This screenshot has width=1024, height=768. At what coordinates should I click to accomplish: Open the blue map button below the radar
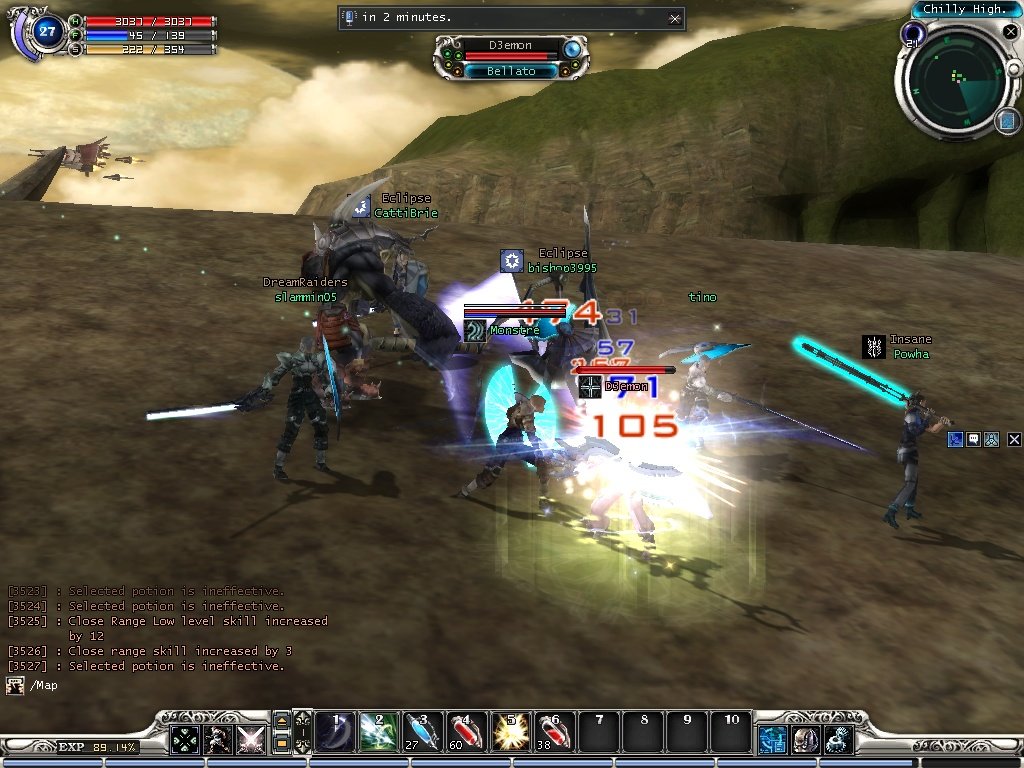coord(1005,121)
